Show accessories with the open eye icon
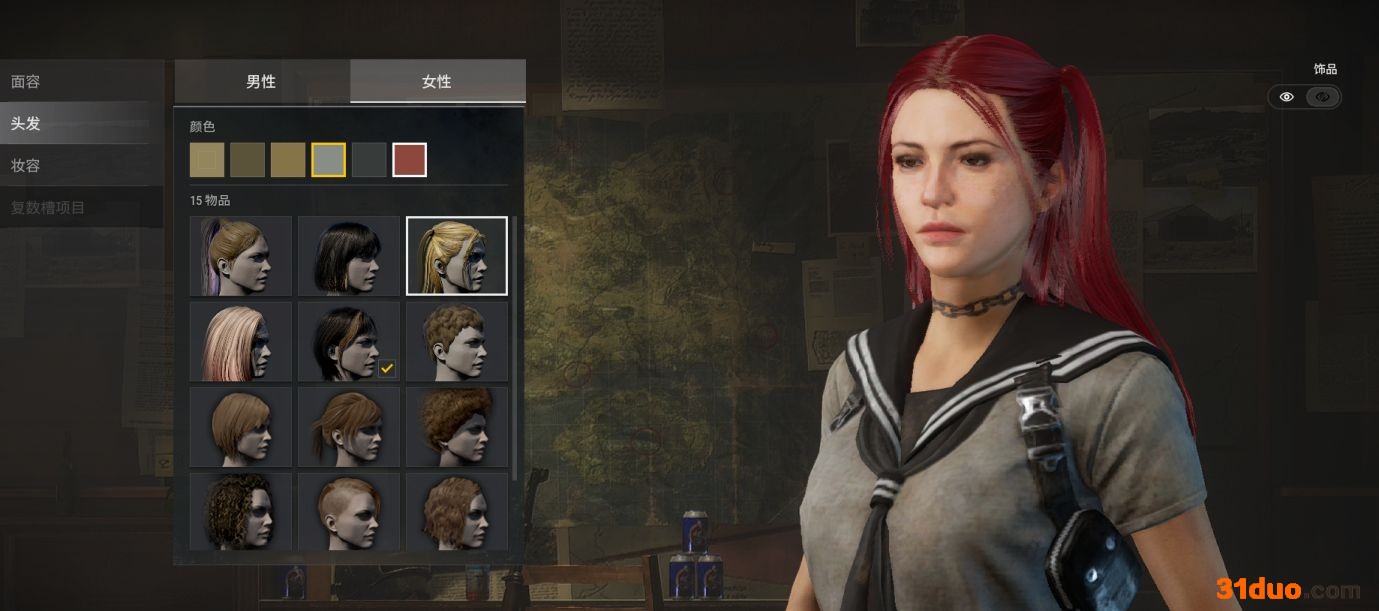Screen dimensions: 1379x611 (1287, 97)
